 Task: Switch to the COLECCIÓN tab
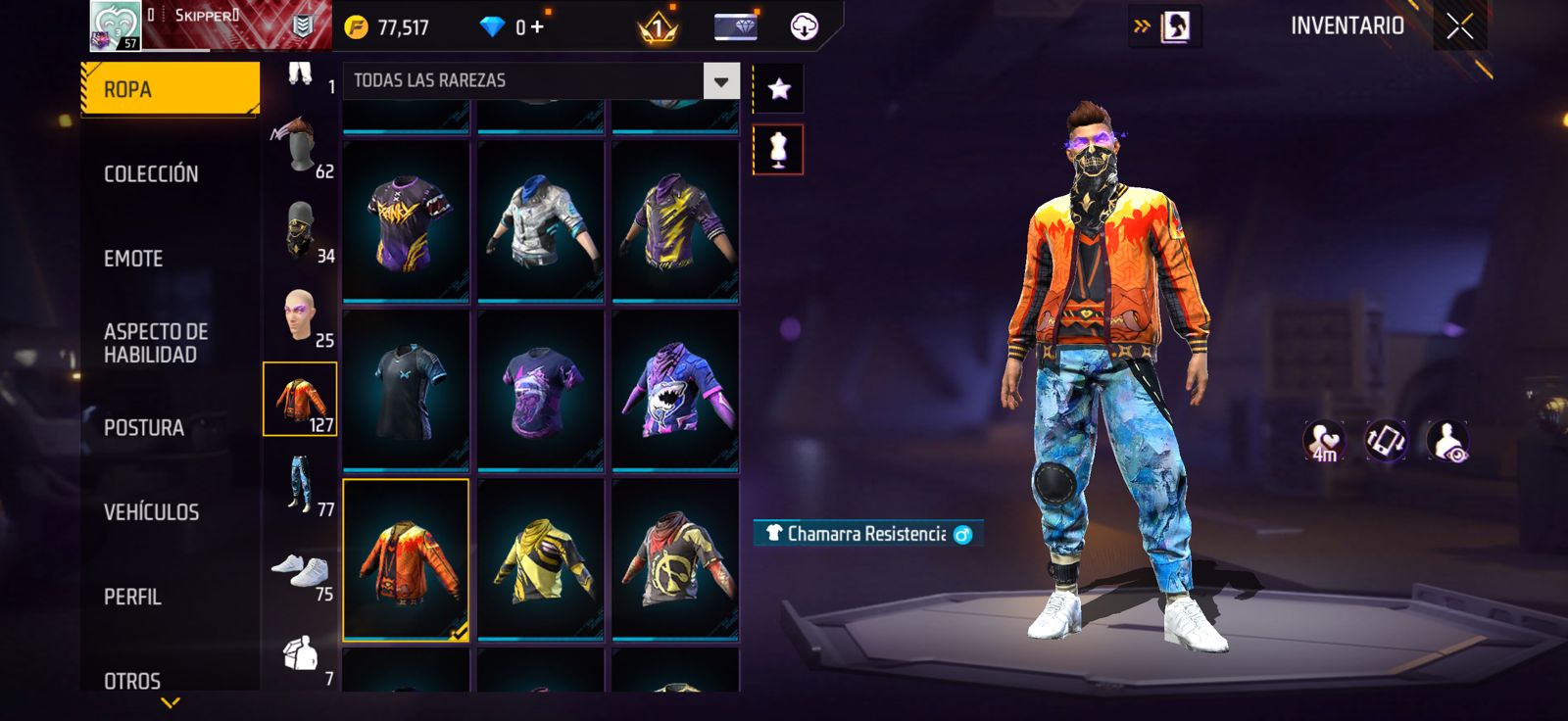click(x=151, y=174)
